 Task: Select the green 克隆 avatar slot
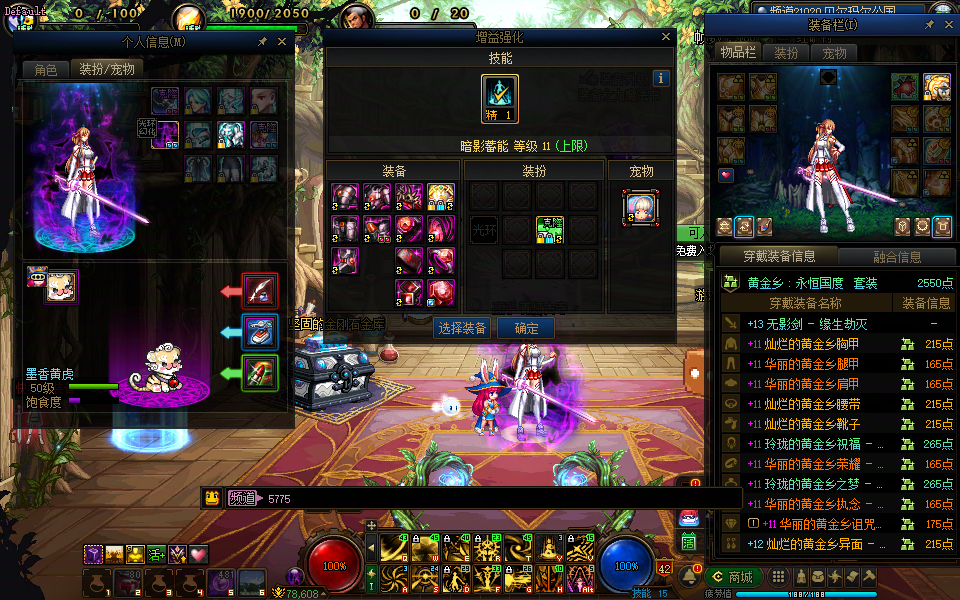[x=549, y=229]
